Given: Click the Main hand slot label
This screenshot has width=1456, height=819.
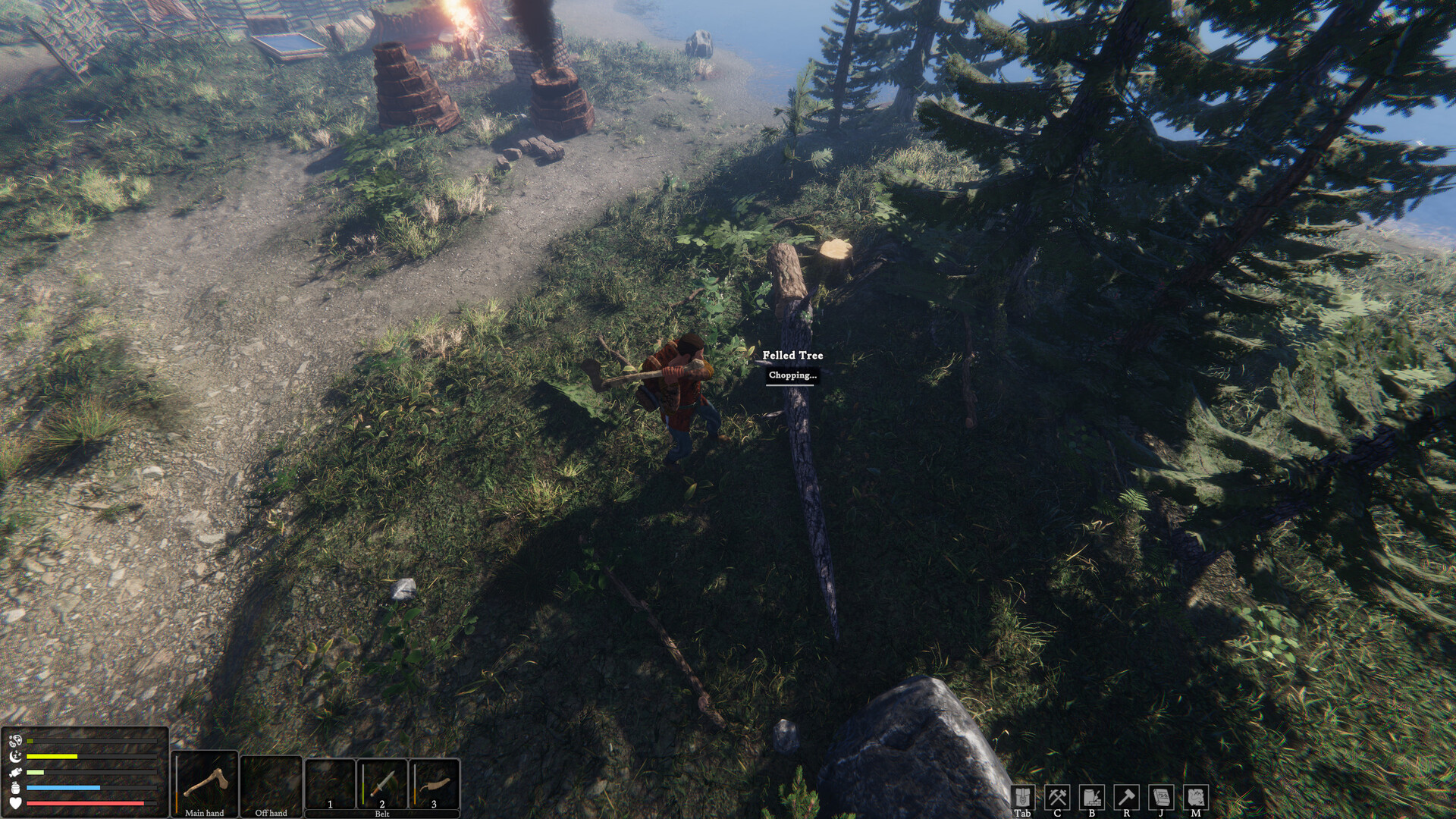Looking at the screenshot, I should pos(206,812).
